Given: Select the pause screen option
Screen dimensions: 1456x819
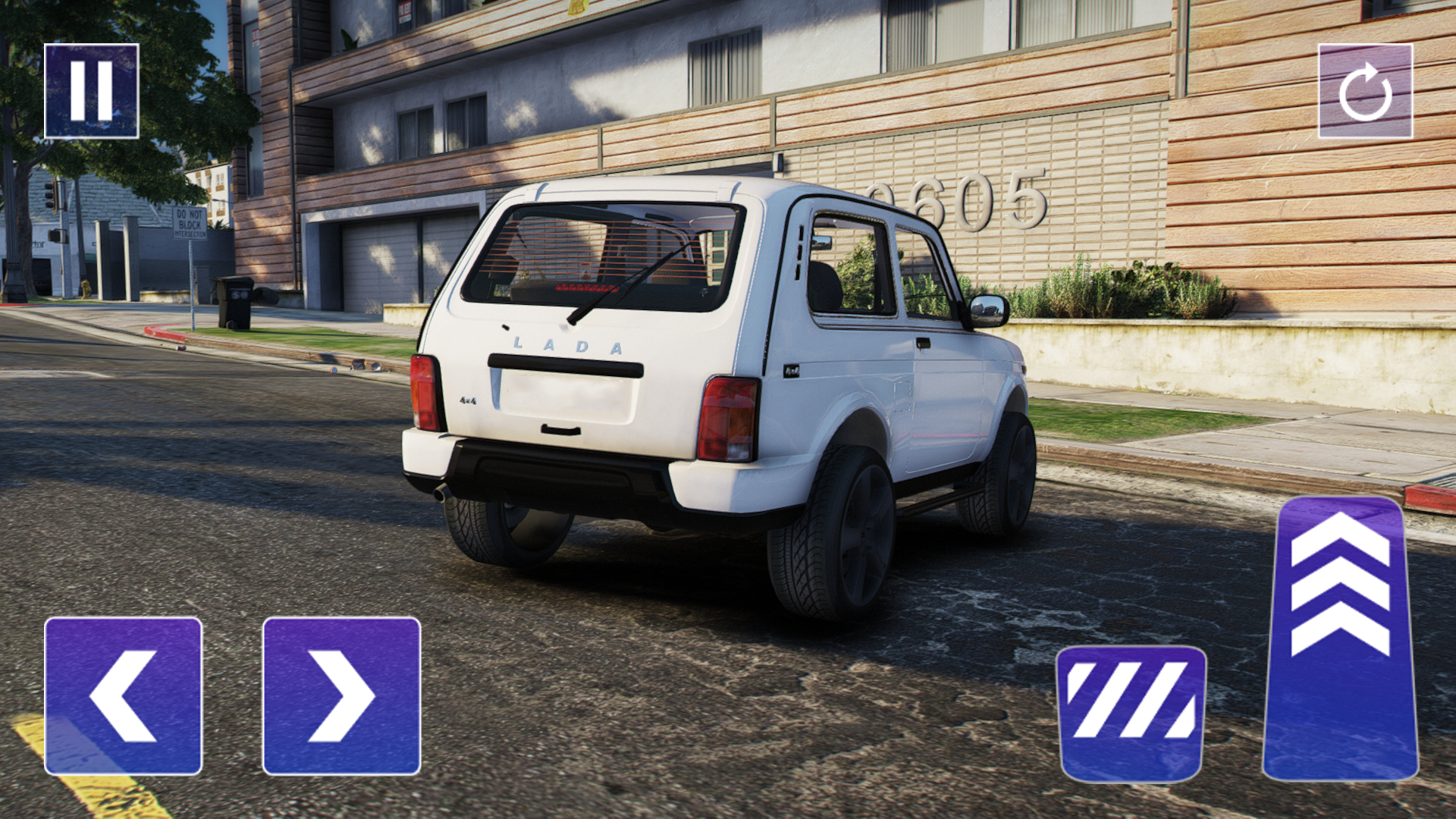Looking at the screenshot, I should 91,91.
